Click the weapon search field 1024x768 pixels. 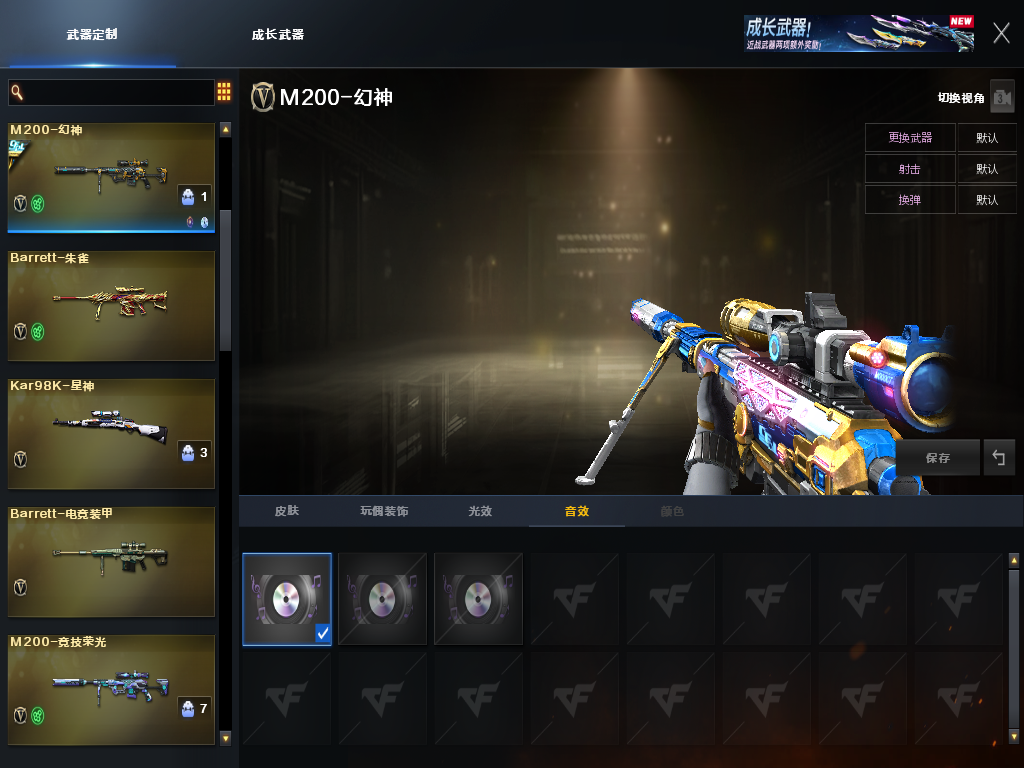tap(112, 92)
